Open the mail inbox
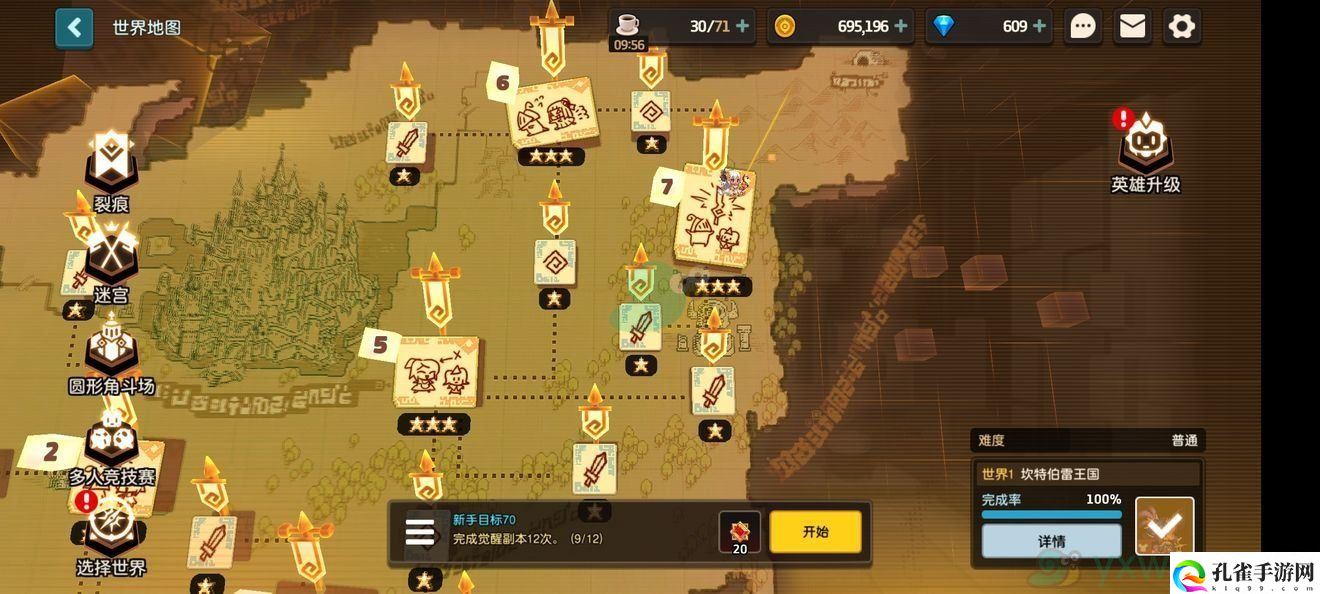Image resolution: width=1320 pixels, height=594 pixels. coord(1132,26)
